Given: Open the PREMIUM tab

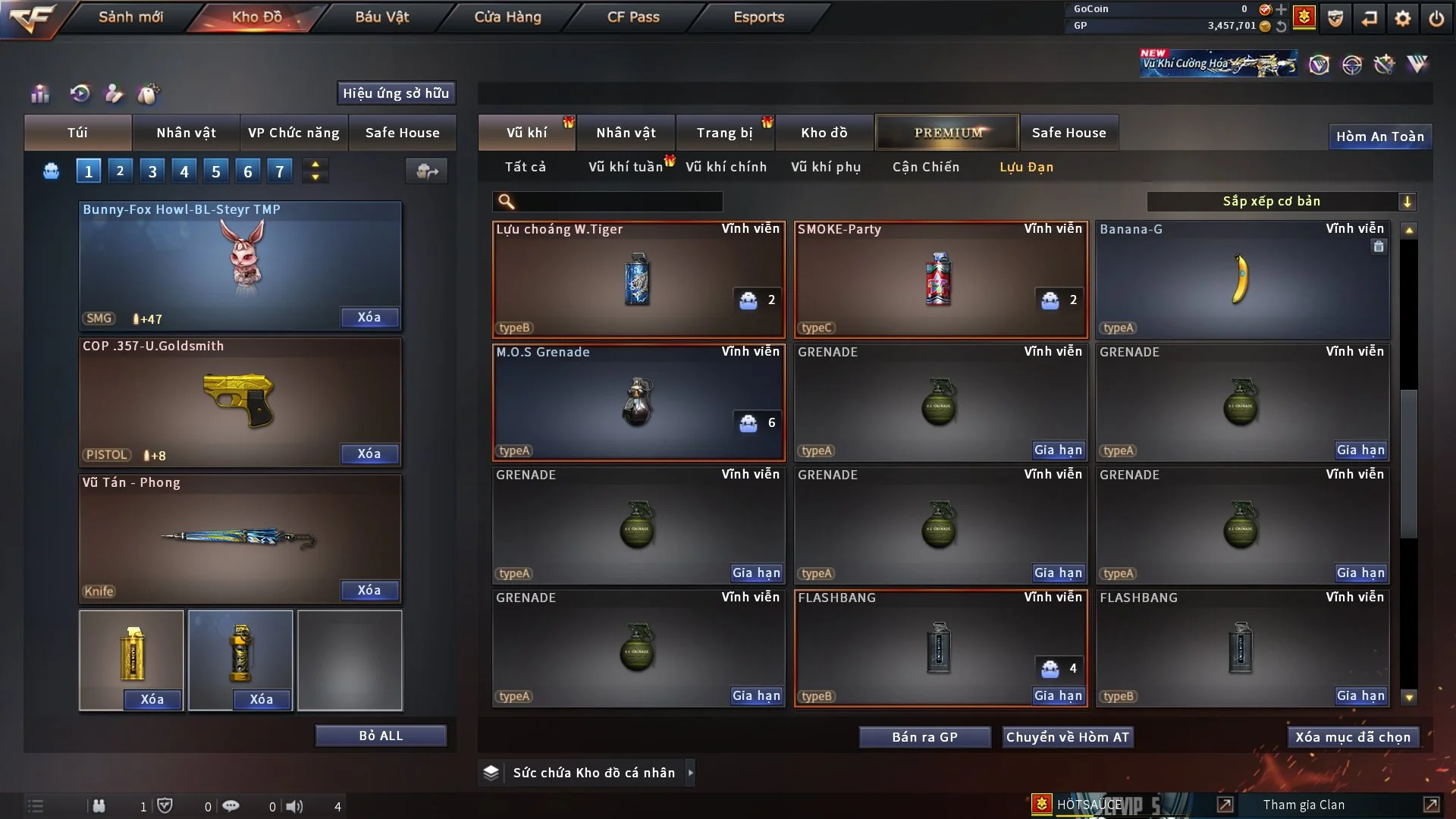Looking at the screenshot, I should coord(947,133).
